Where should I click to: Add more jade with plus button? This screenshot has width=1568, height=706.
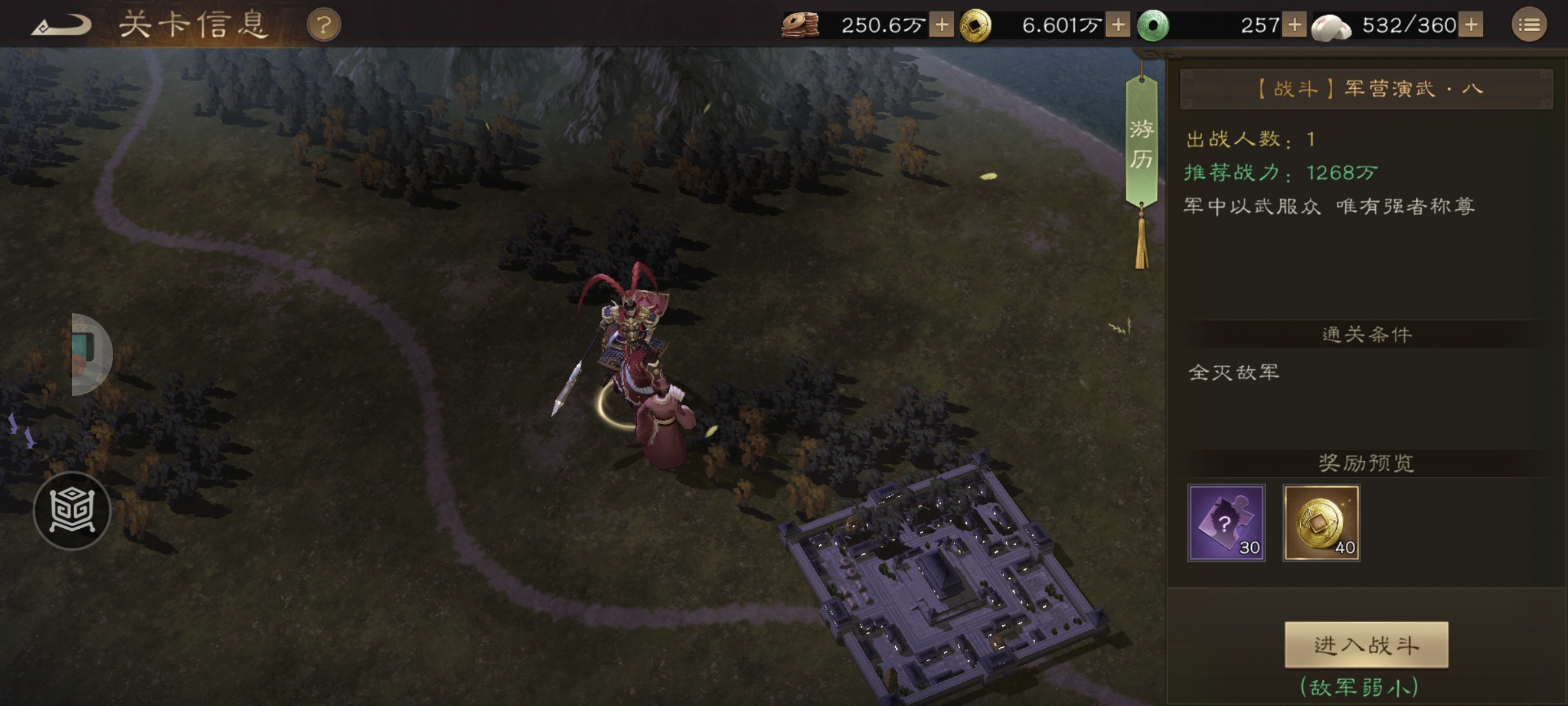click(1294, 25)
